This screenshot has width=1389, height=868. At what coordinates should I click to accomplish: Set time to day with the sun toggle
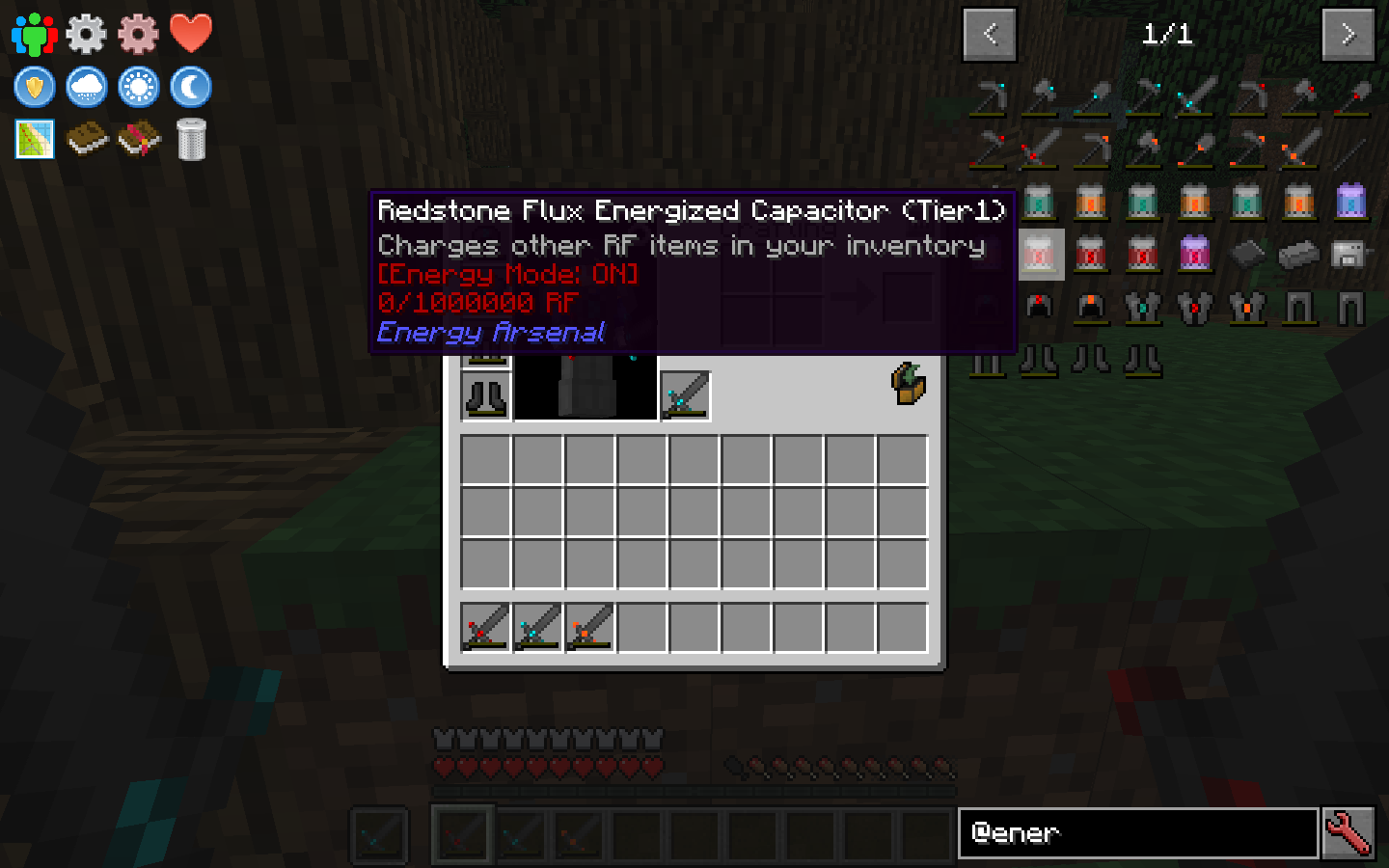[x=138, y=86]
